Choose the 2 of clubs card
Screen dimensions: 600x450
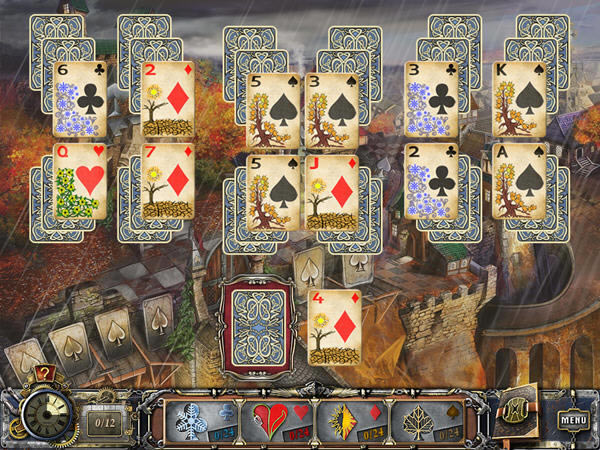tap(431, 181)
